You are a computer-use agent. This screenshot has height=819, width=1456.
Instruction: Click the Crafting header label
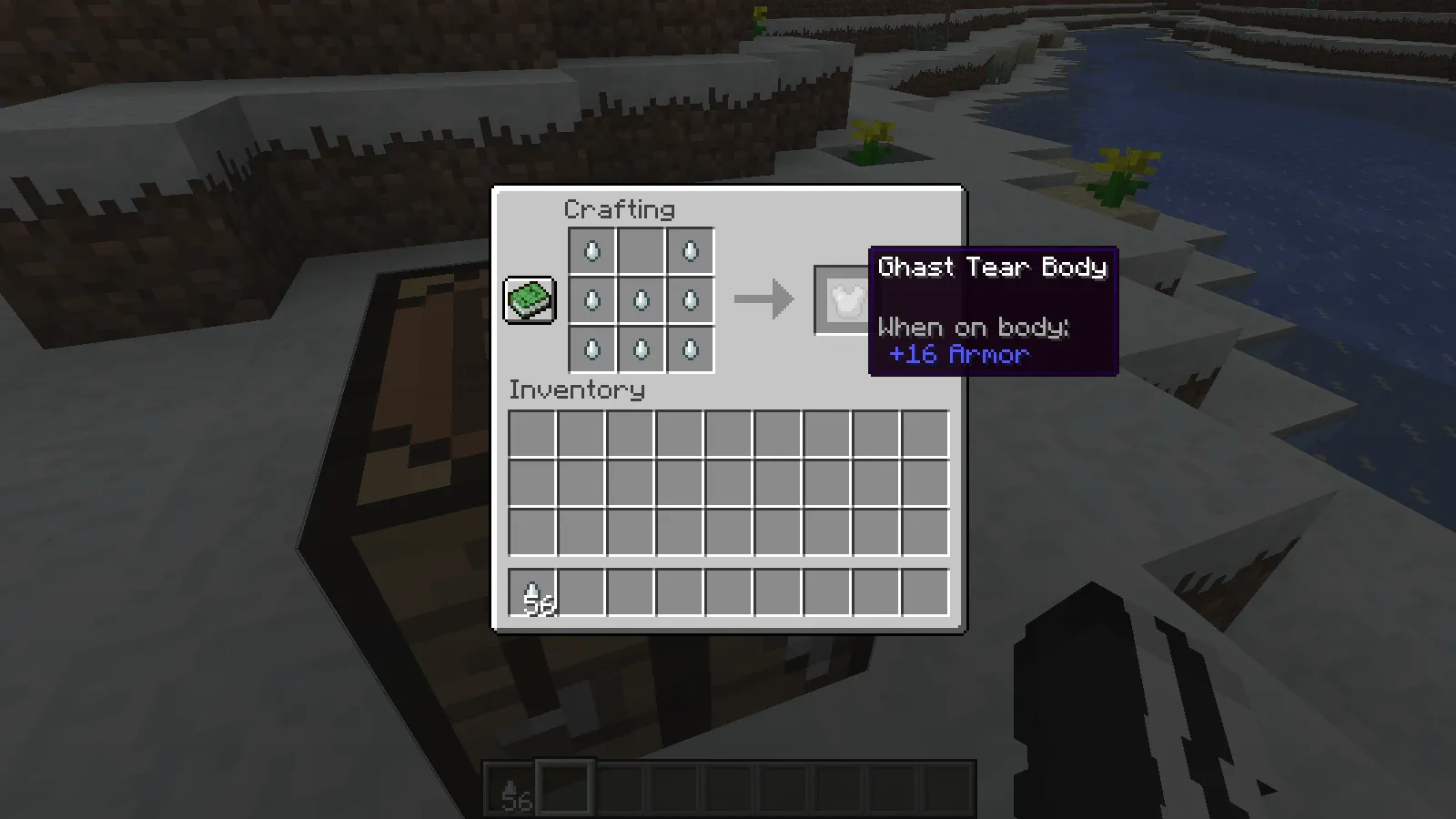pos(620,210)
